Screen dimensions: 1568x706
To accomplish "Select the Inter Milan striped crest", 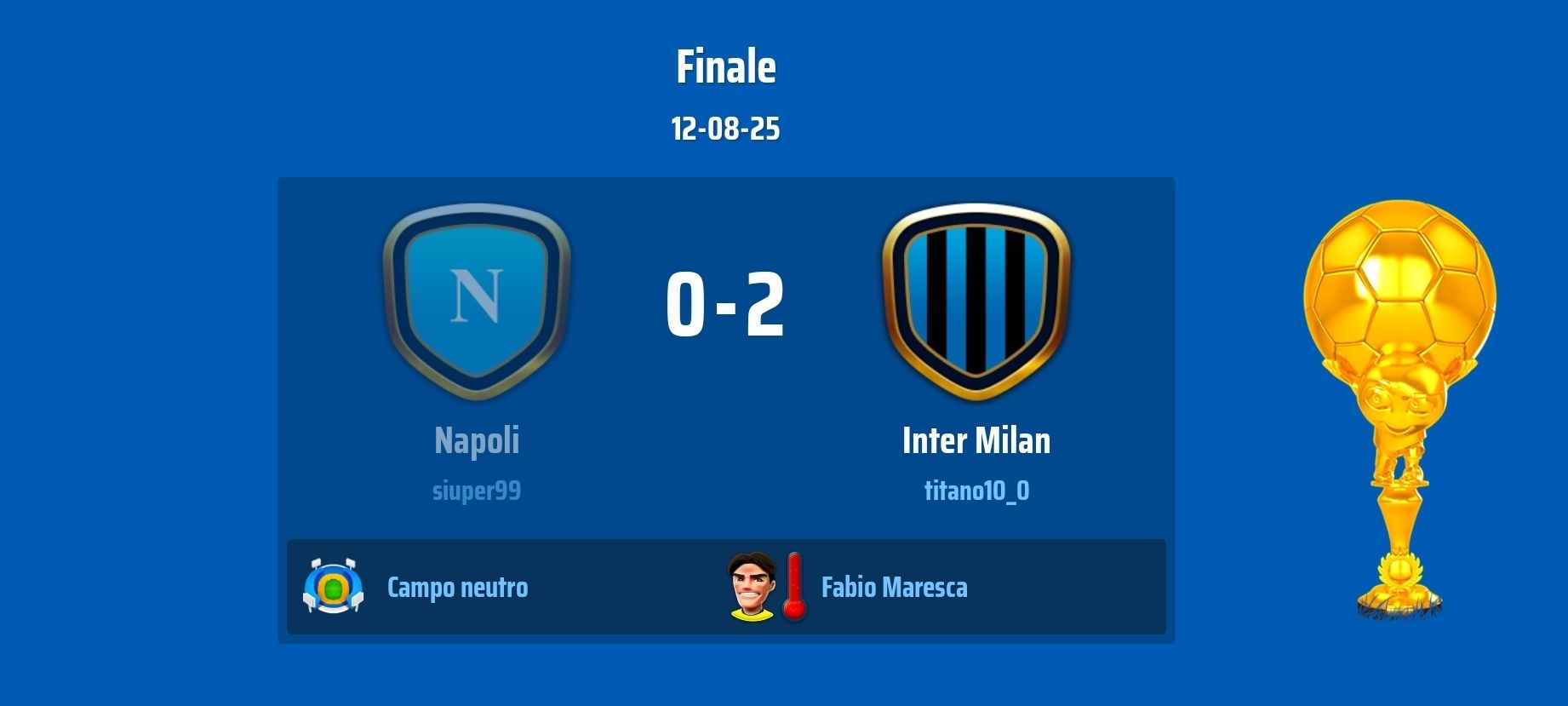I will pyautogui.click(x=976, y=300).
